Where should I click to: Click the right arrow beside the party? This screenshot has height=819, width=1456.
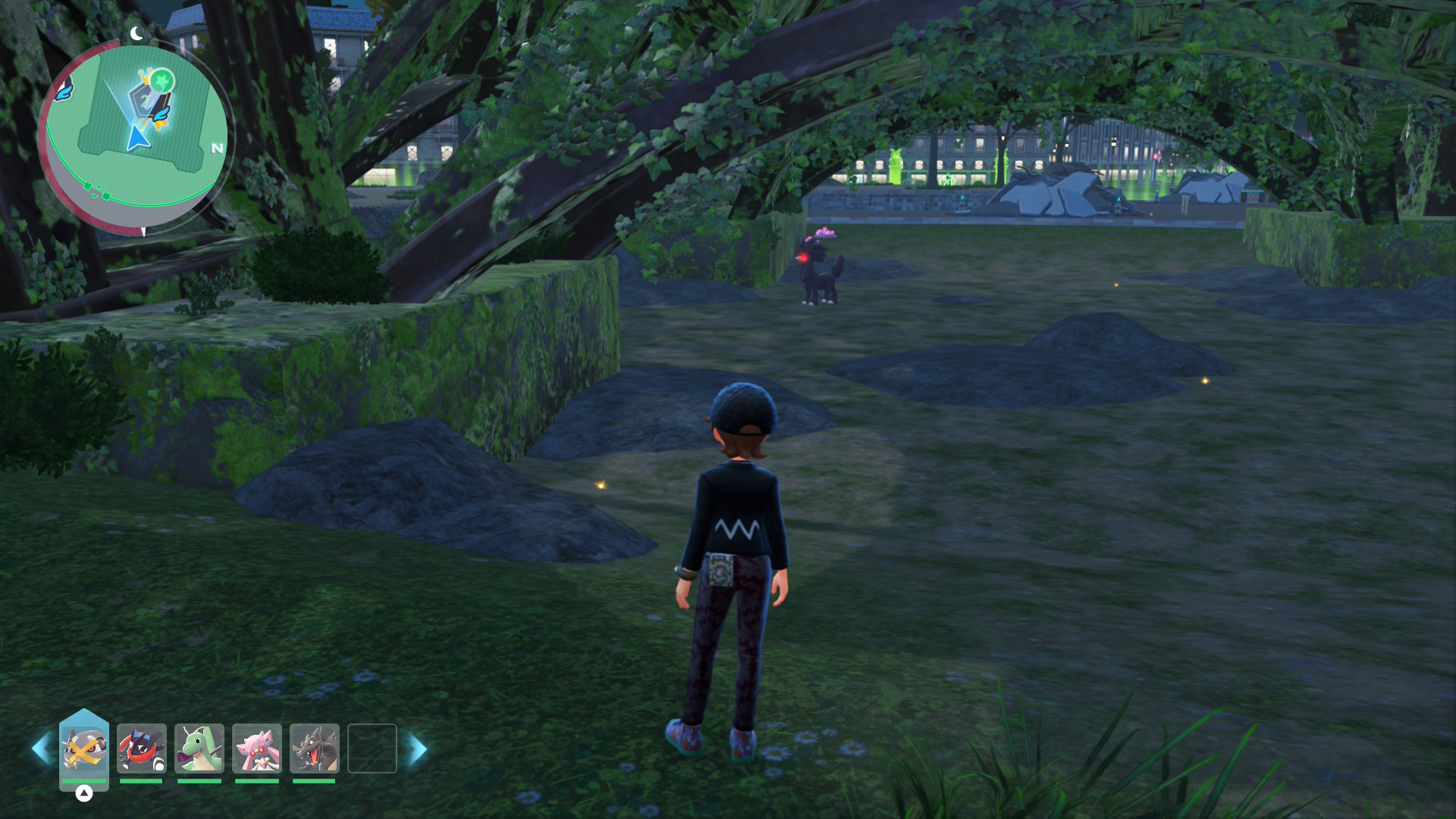[418, 749]
